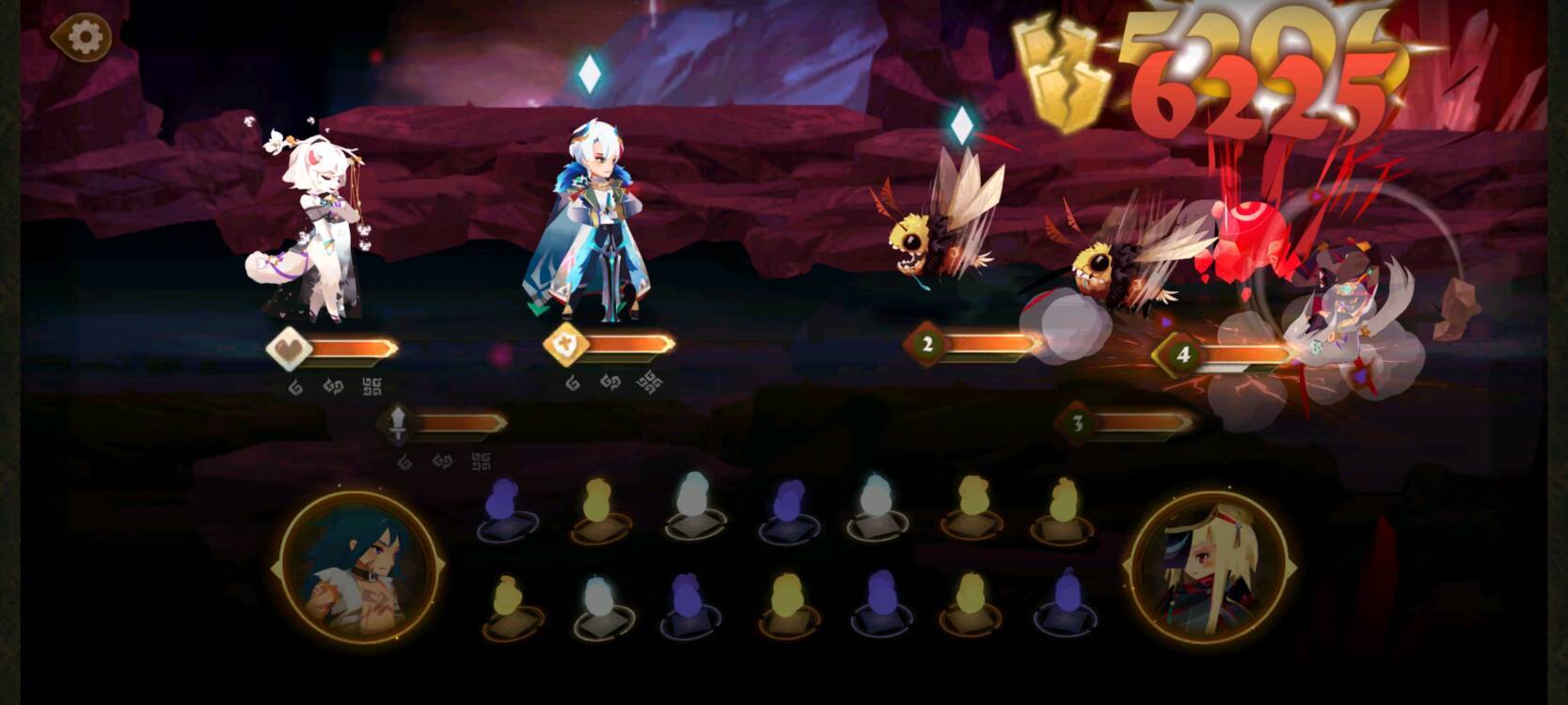The image size is (1568, 705).
Task: Select the first rune glyph under the heart health bar
Action: click(296, 385)
